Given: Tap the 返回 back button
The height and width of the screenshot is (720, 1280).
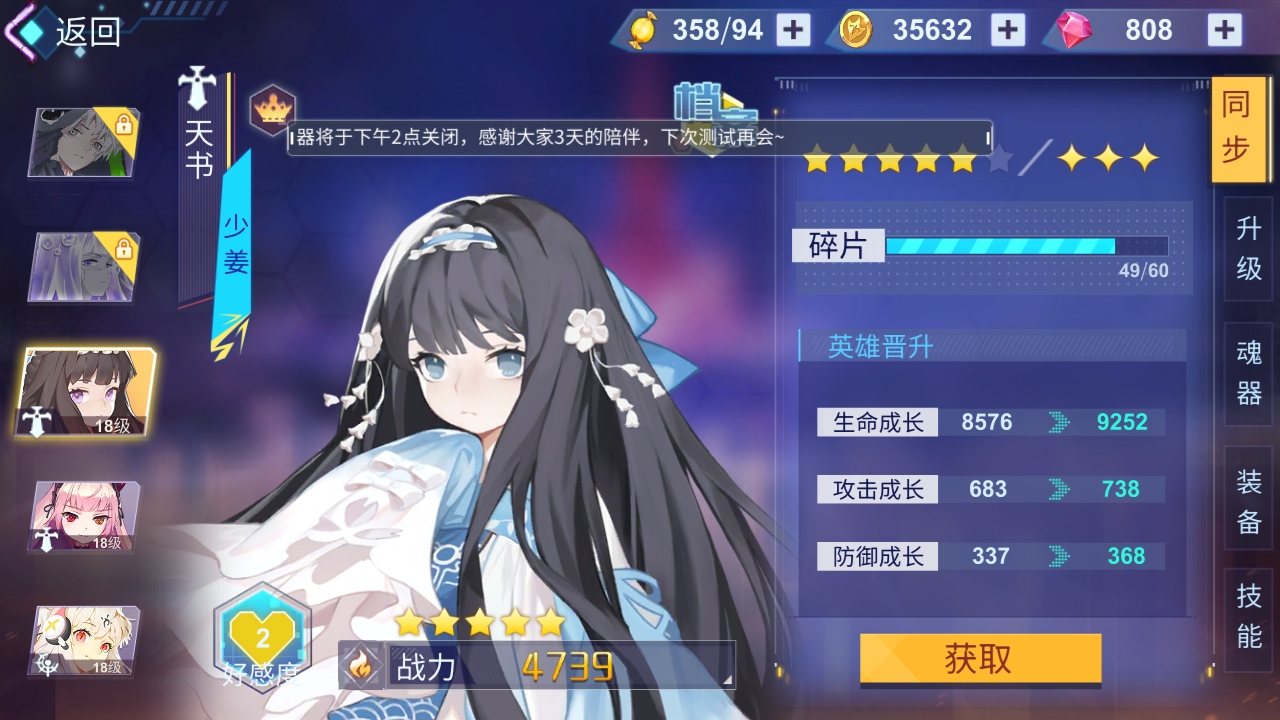Looking at the screenshot, I should [x=62, y=33].
